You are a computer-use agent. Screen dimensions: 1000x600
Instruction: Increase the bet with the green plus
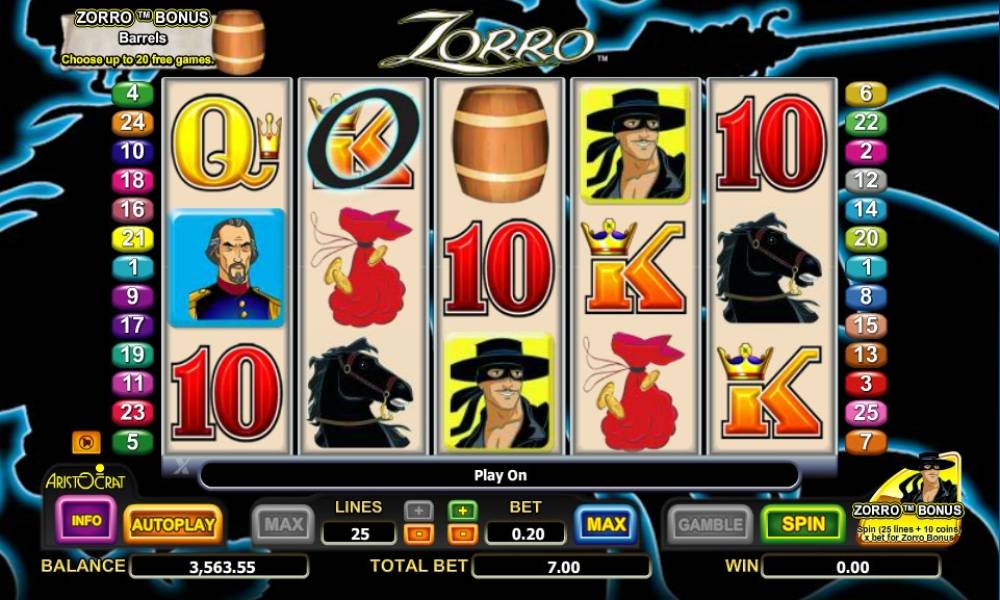tap(462, 511)
